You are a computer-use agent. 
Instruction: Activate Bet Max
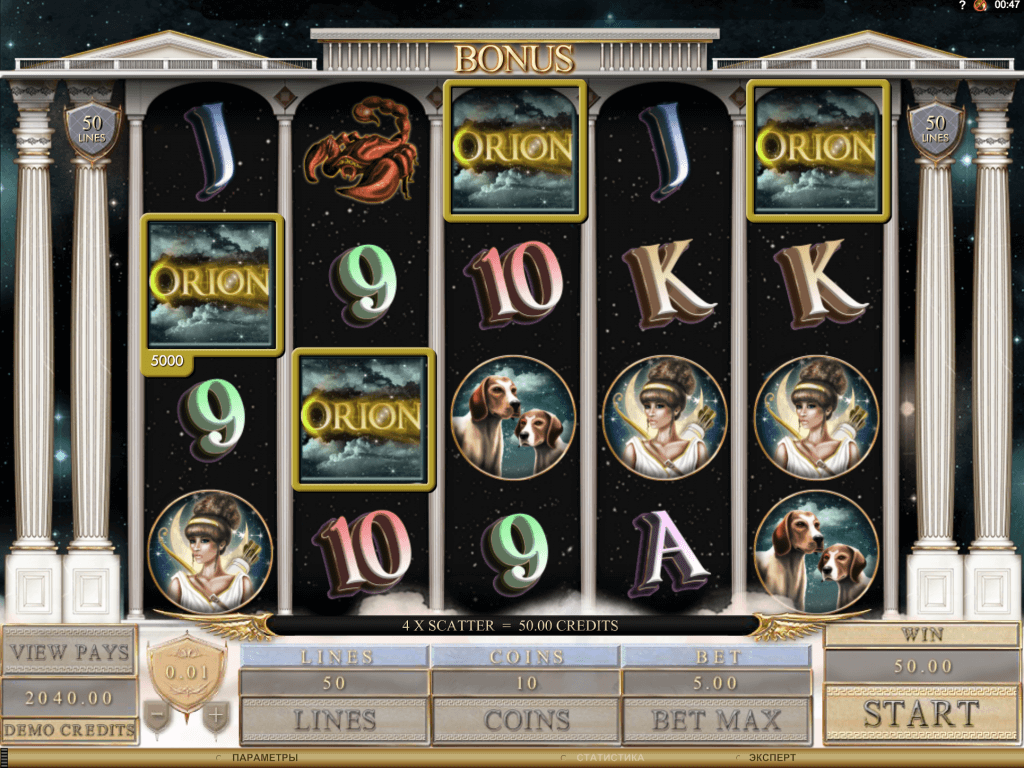[x=716, y=719]
